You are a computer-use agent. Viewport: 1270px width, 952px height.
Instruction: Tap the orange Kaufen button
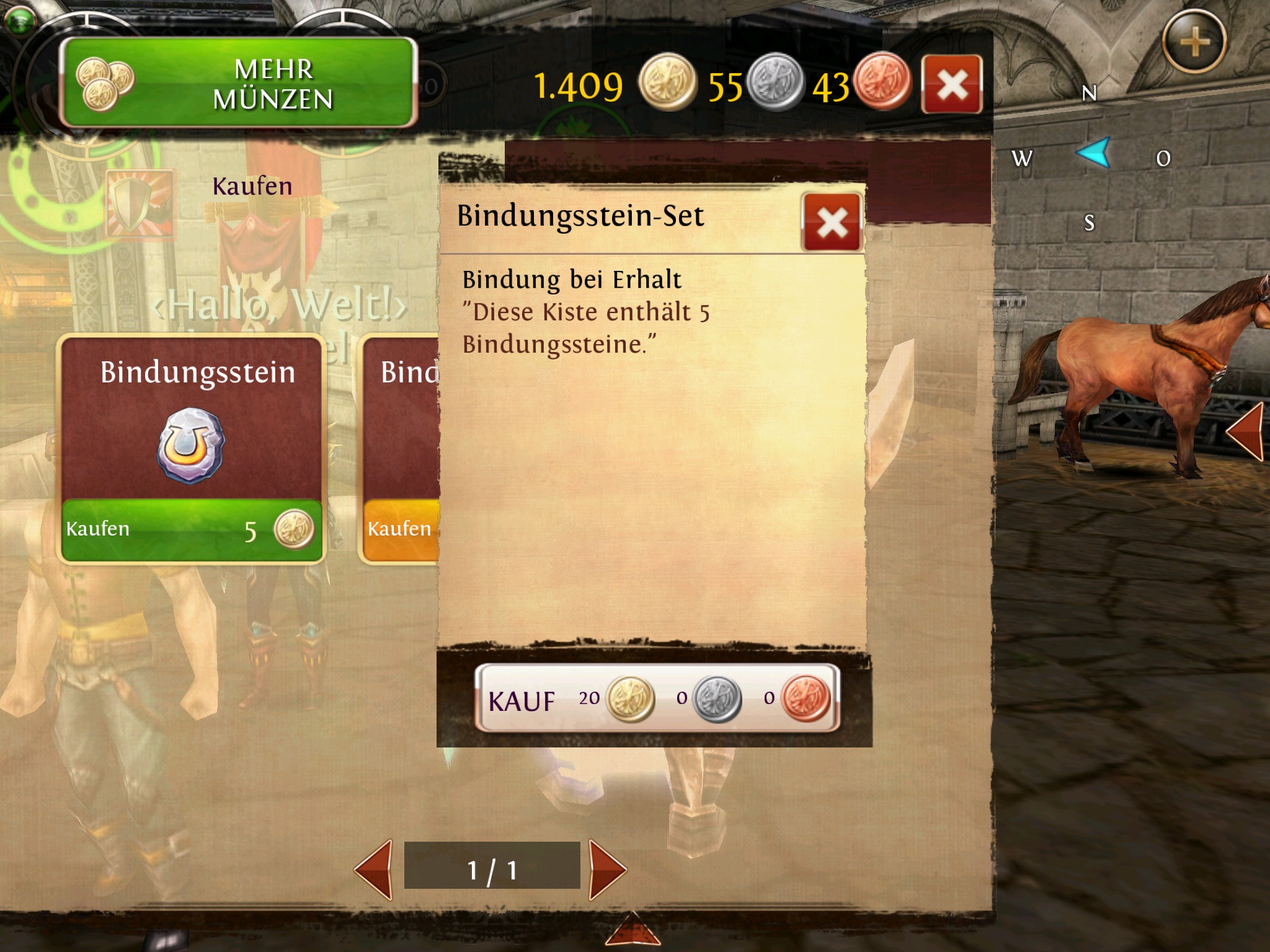(401, 531)
